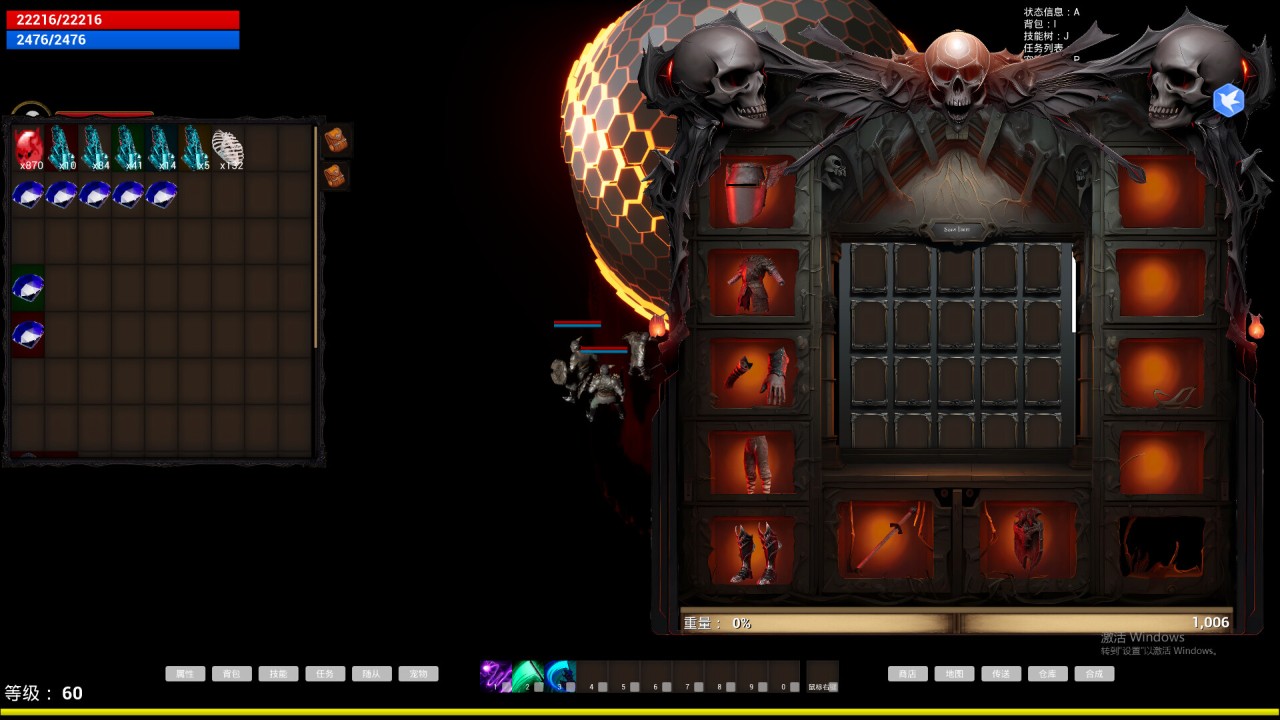Select the white ribcage bone item

coord(228,148)
